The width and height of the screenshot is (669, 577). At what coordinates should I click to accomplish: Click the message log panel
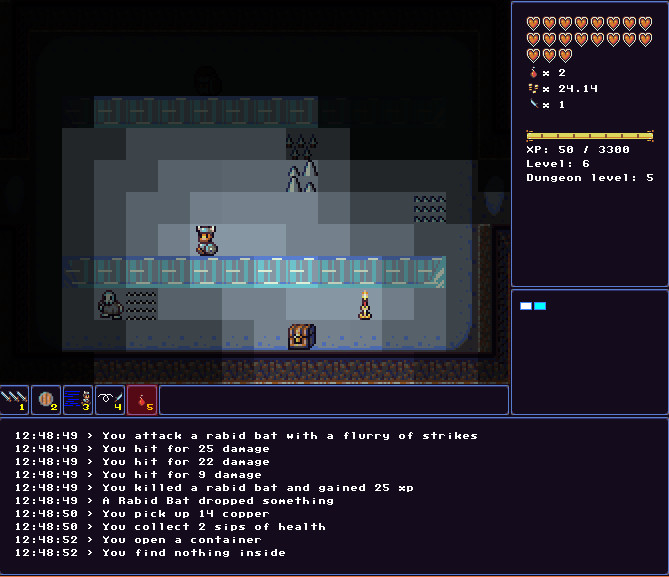coord(334,495)
